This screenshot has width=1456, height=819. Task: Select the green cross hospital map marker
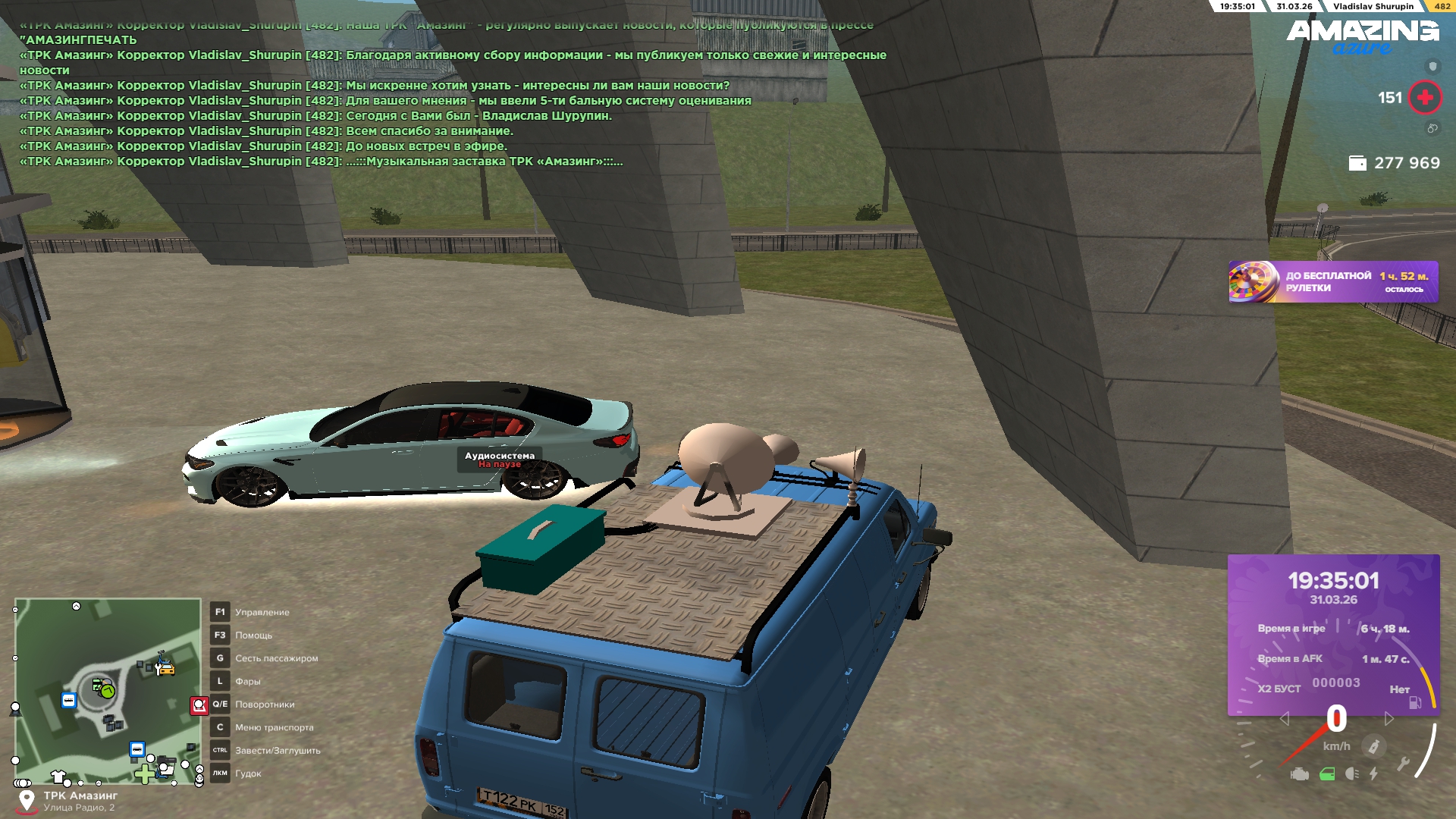click(x=143, y=774)
